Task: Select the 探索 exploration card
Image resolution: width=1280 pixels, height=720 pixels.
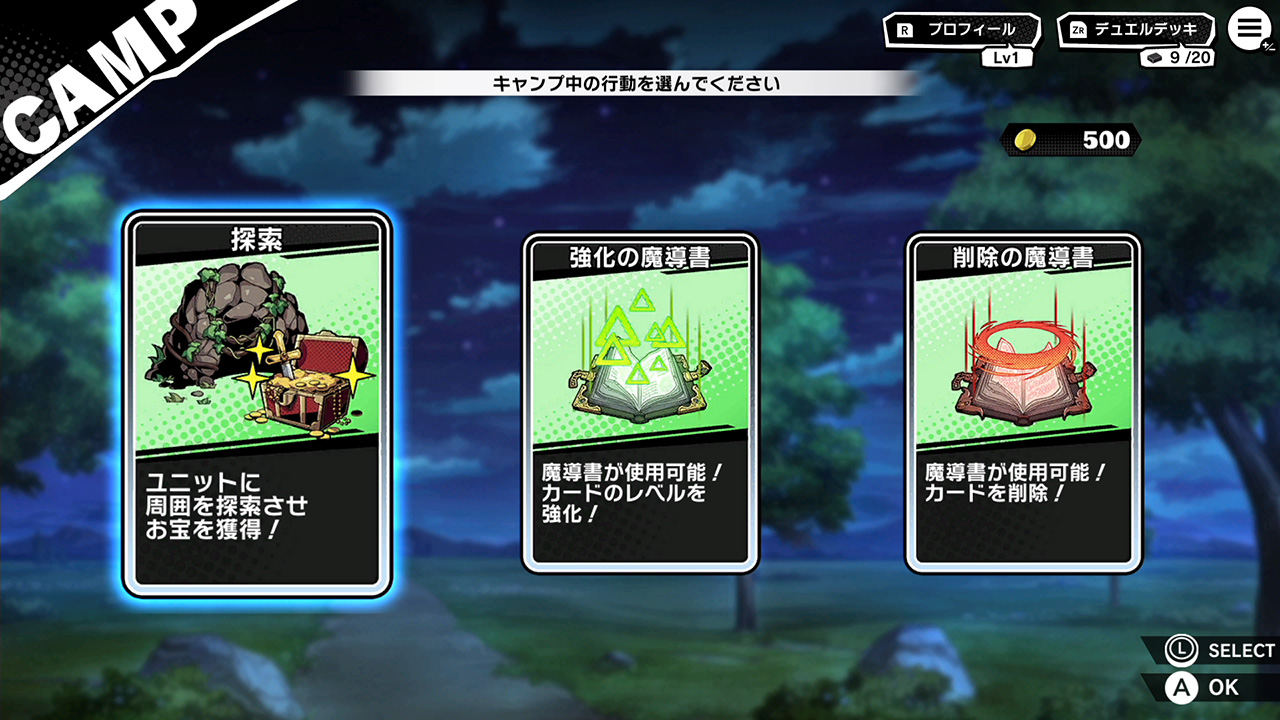Action: [x=257, y=403]
